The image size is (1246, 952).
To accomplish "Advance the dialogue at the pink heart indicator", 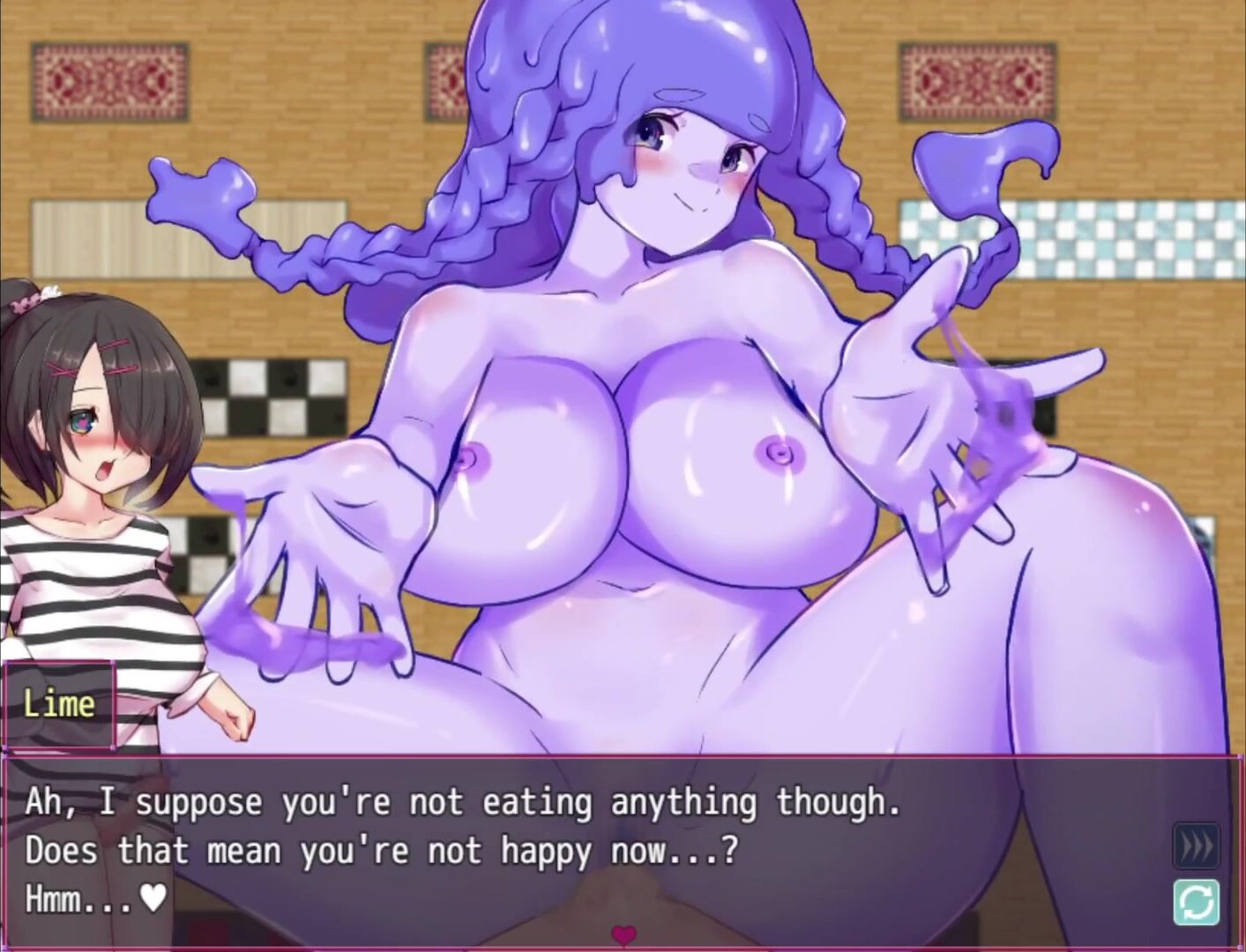I will coord(623,934).
